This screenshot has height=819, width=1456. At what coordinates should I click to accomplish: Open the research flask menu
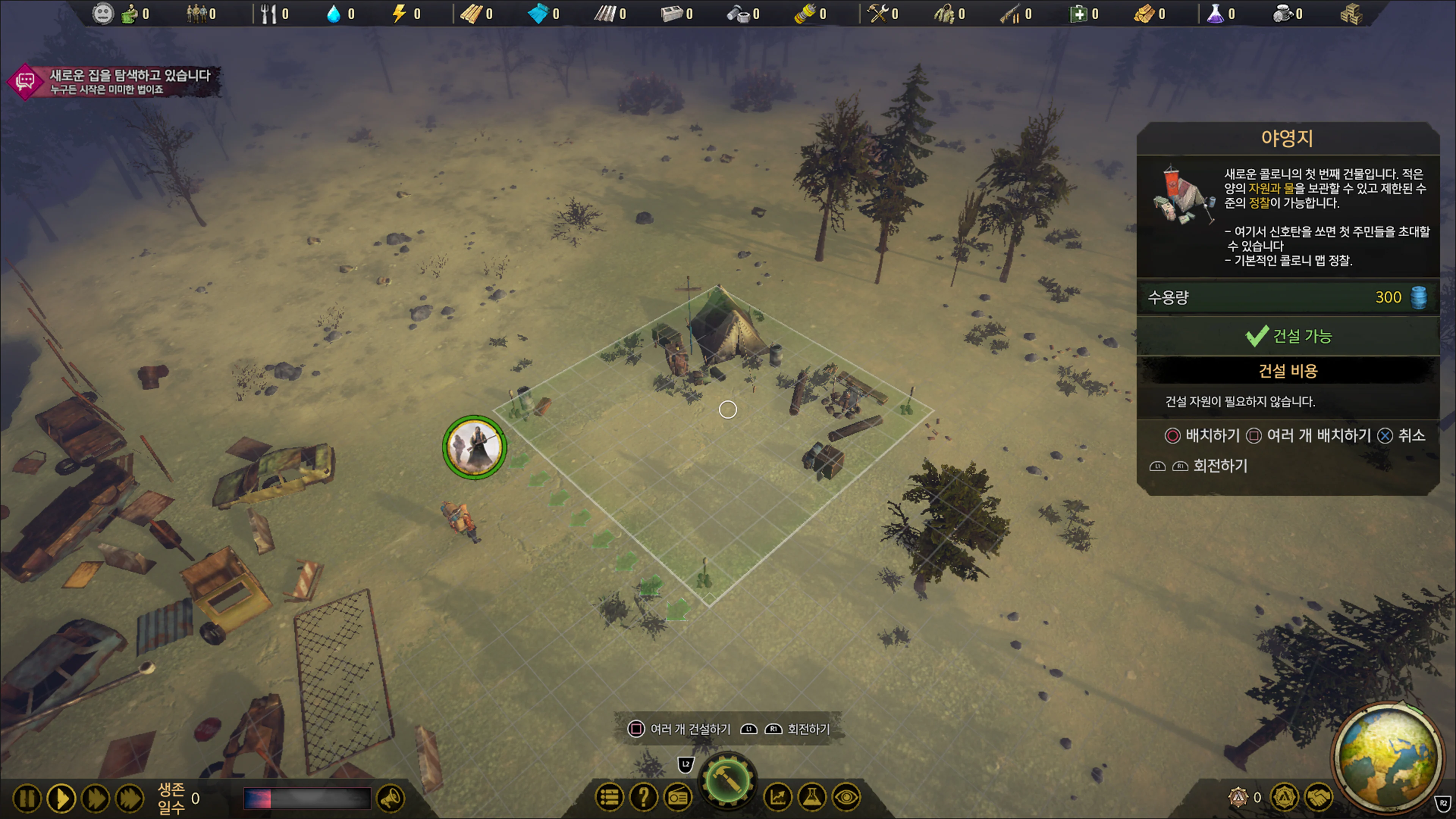point(812,797)
